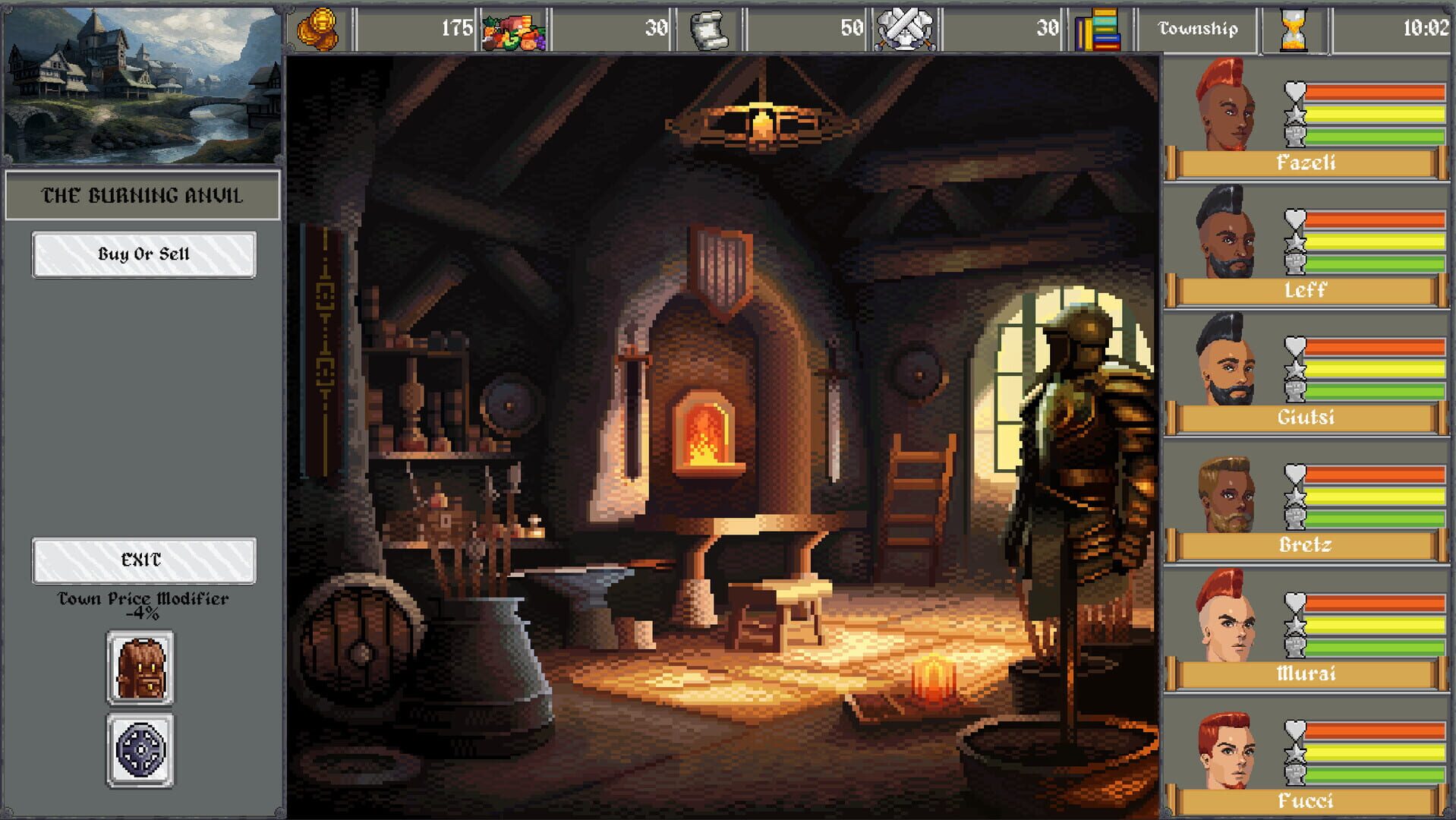Click the crossed swords icon in the top bar

pos(903,29)
